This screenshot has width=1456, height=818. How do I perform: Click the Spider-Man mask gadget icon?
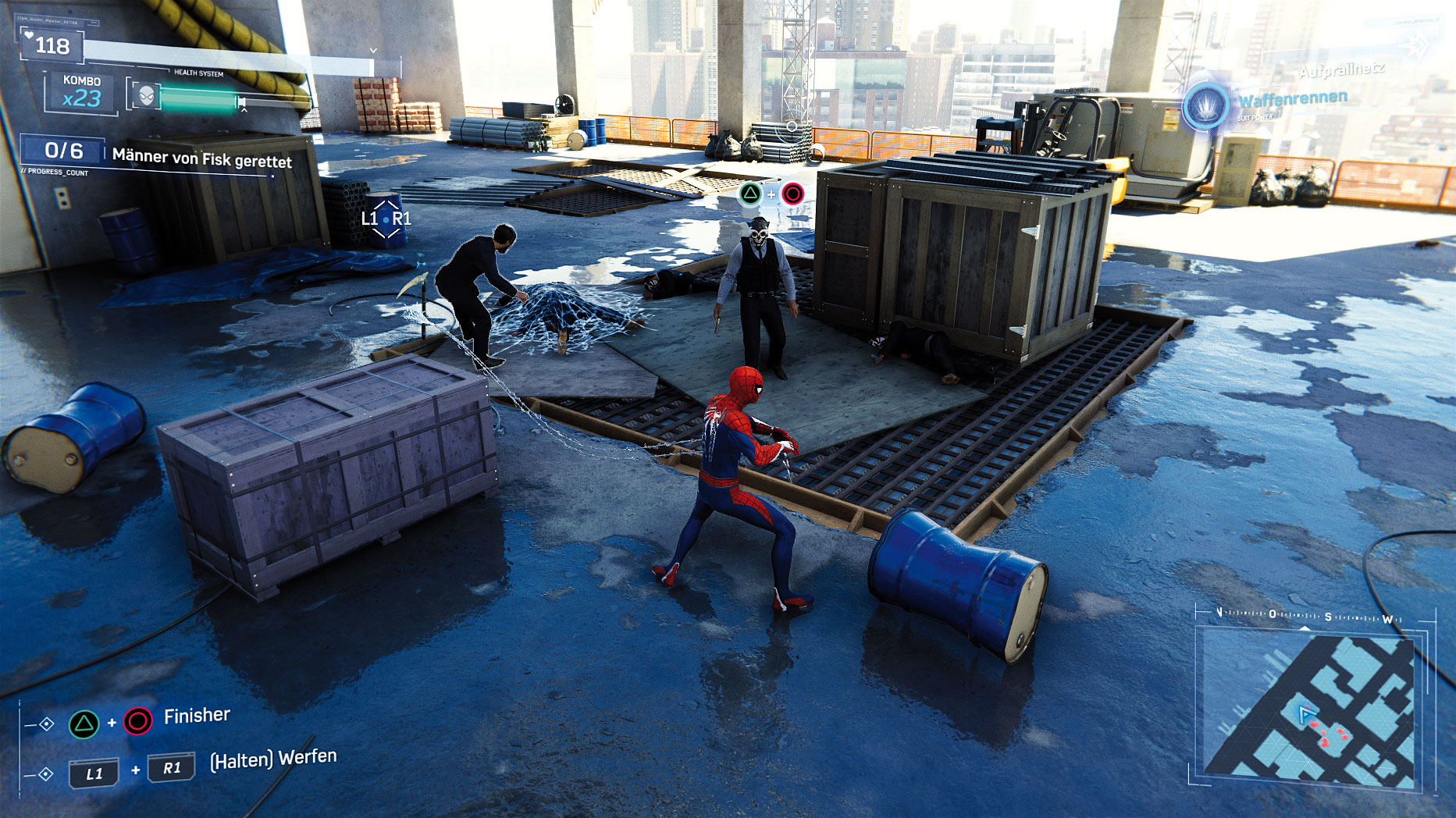click(x=147, y=97)
